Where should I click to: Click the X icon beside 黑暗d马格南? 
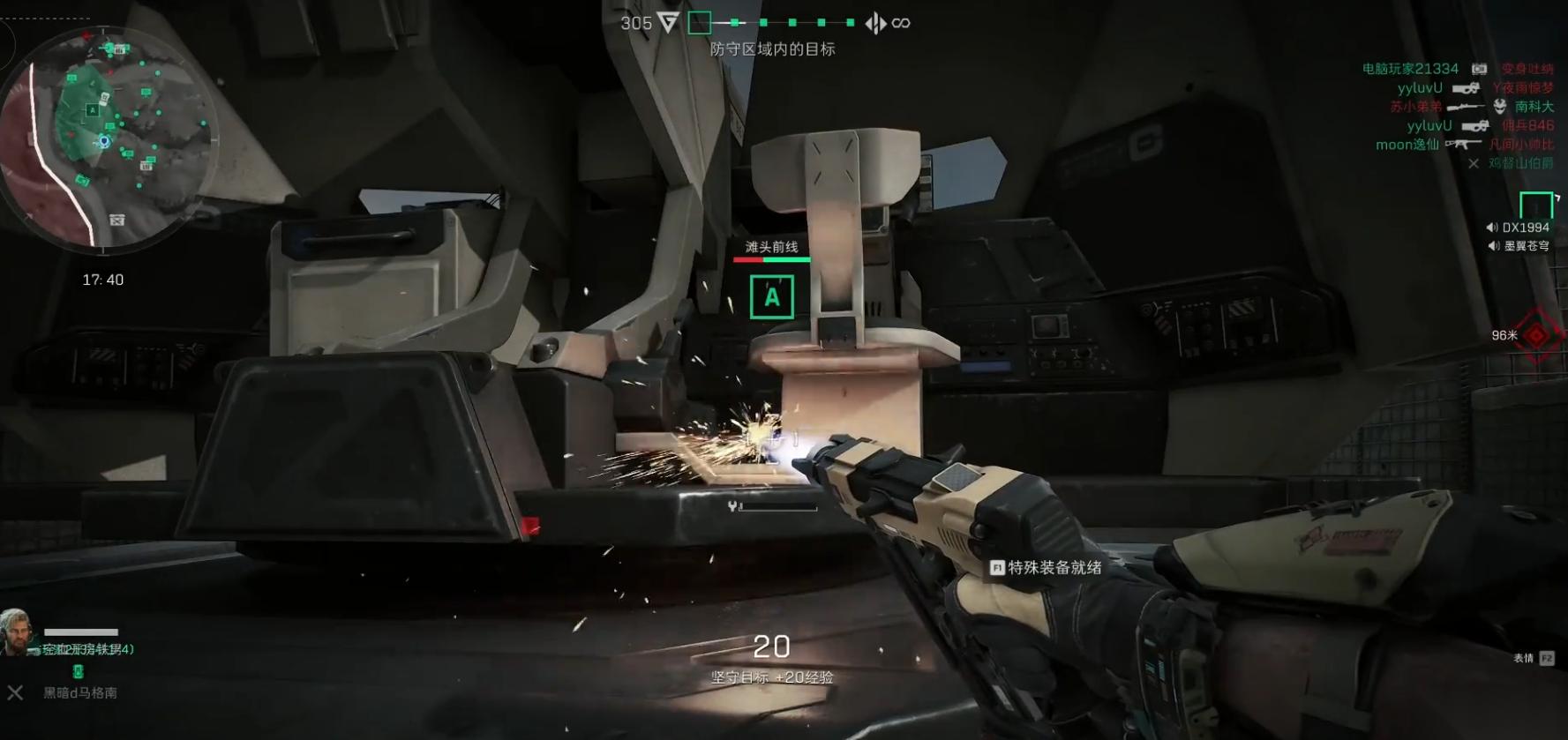pos(15,692)
